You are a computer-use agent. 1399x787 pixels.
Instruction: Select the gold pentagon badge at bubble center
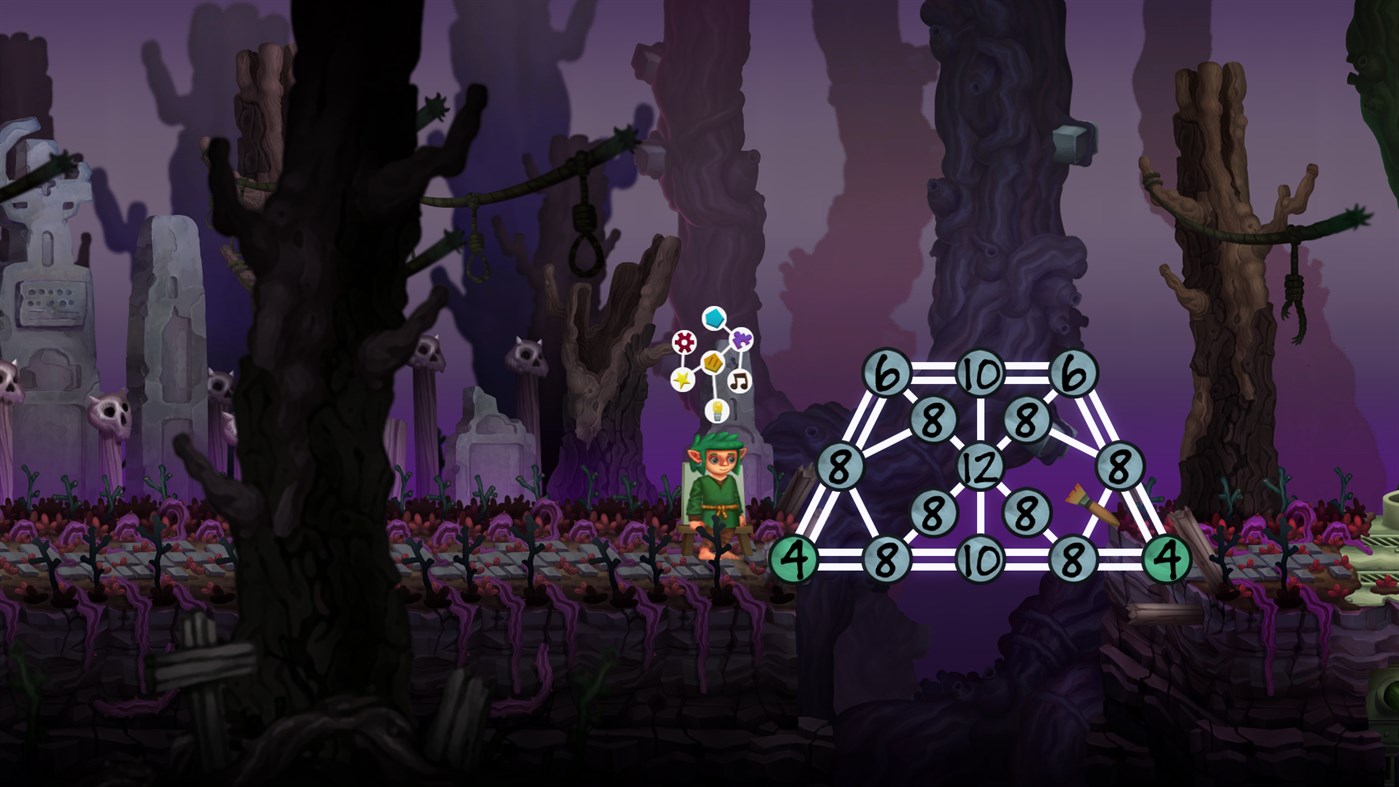point(712,362)
